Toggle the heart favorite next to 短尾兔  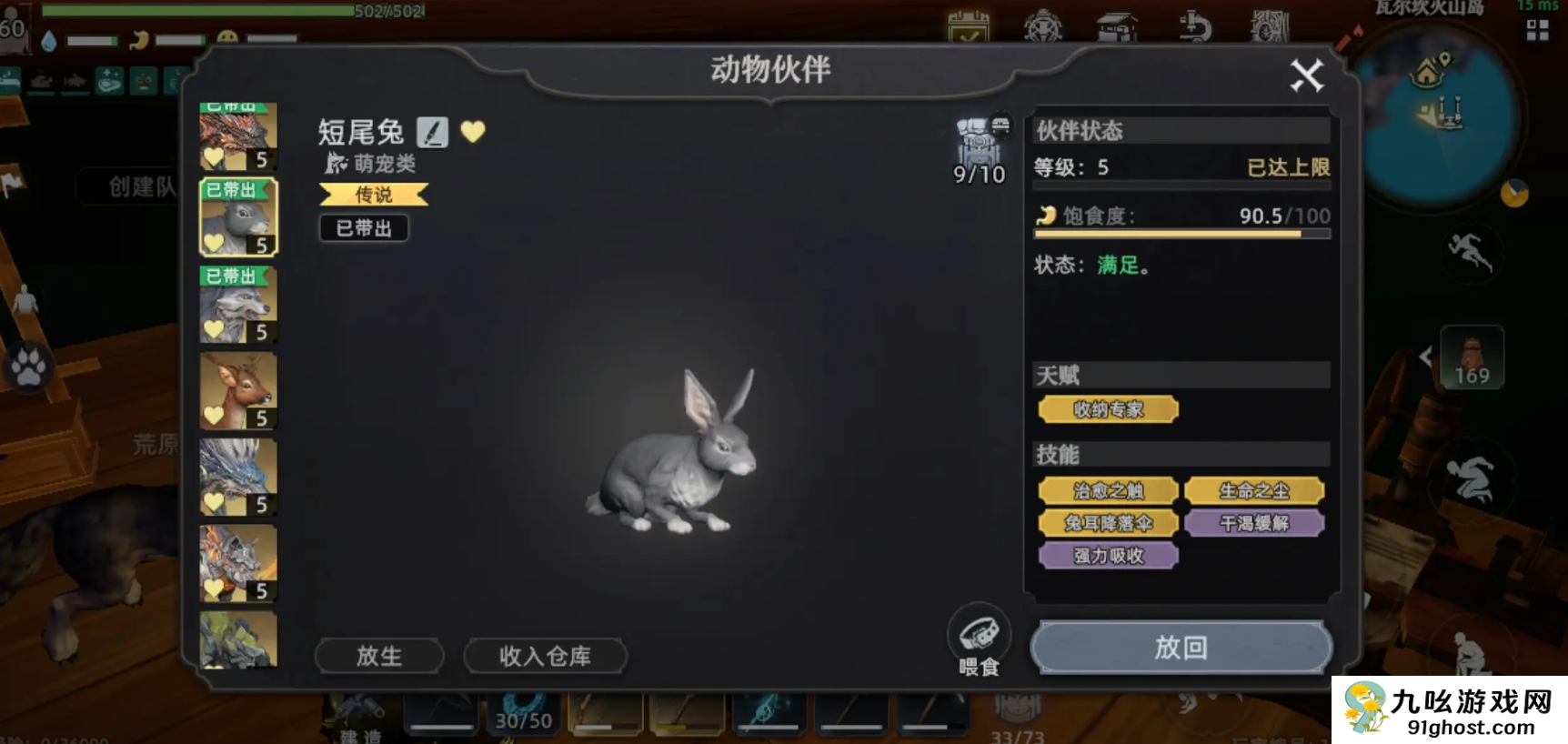[473, 132]
